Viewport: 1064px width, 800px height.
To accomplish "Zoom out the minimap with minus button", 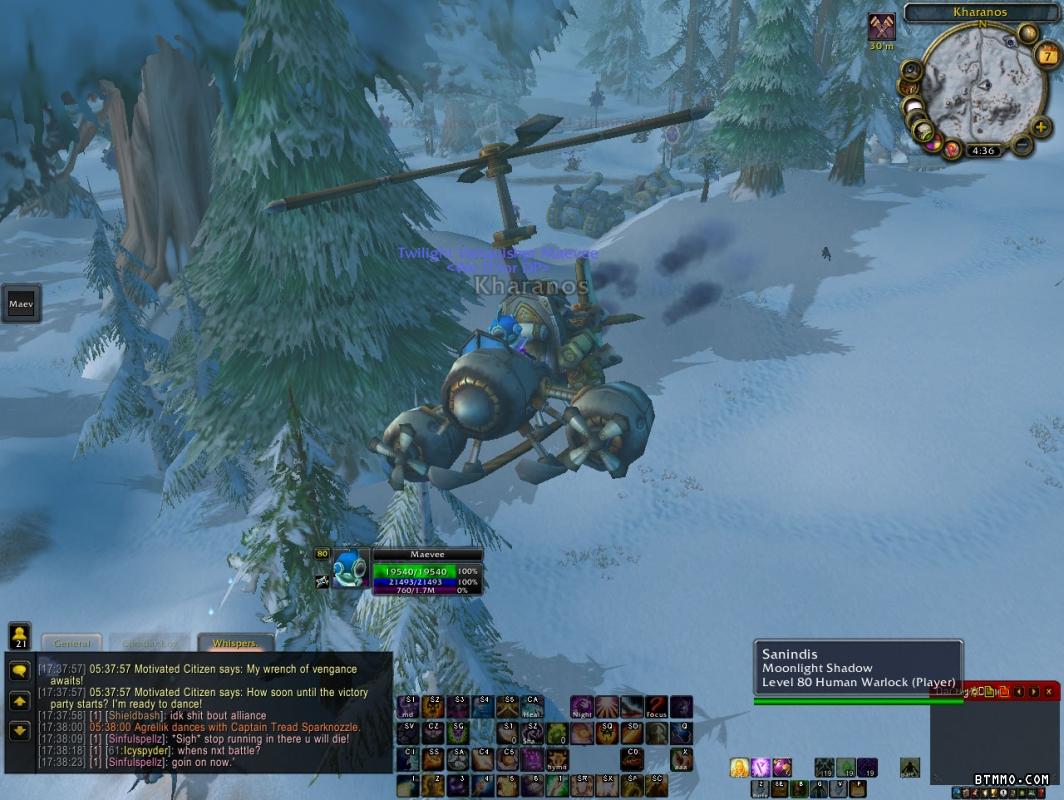I will point(1022,146).
